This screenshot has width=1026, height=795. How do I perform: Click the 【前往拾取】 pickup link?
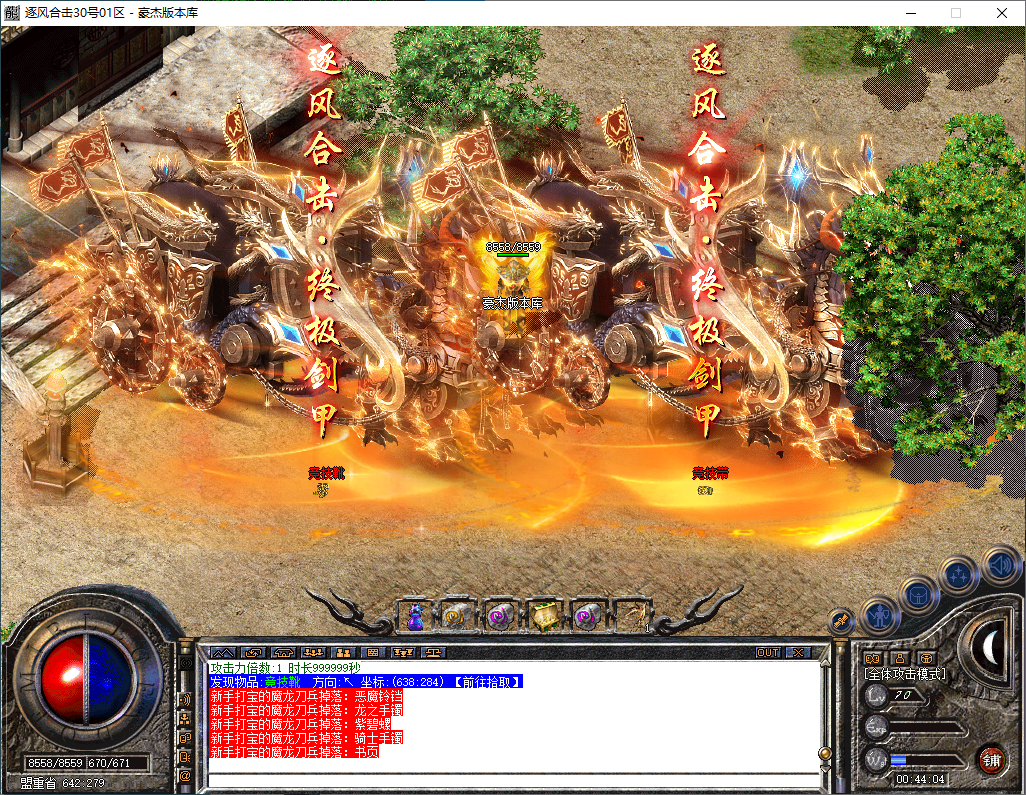click(487, 681)
